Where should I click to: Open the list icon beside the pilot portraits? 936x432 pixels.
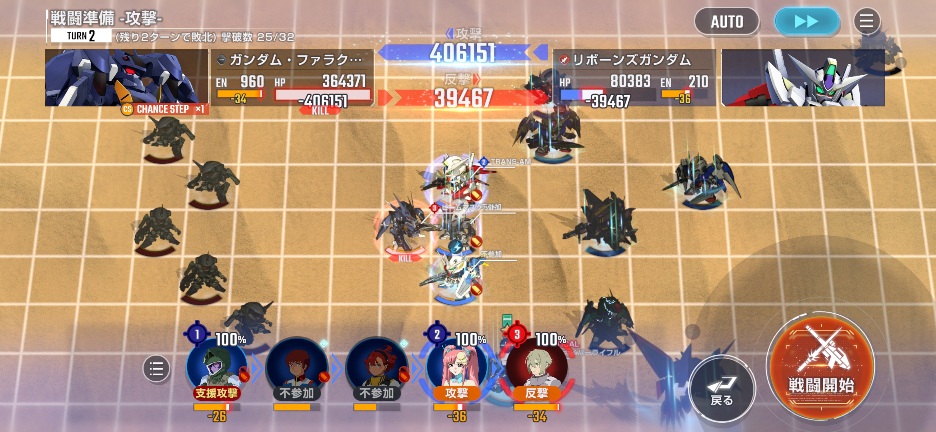(x=156, y=369)
